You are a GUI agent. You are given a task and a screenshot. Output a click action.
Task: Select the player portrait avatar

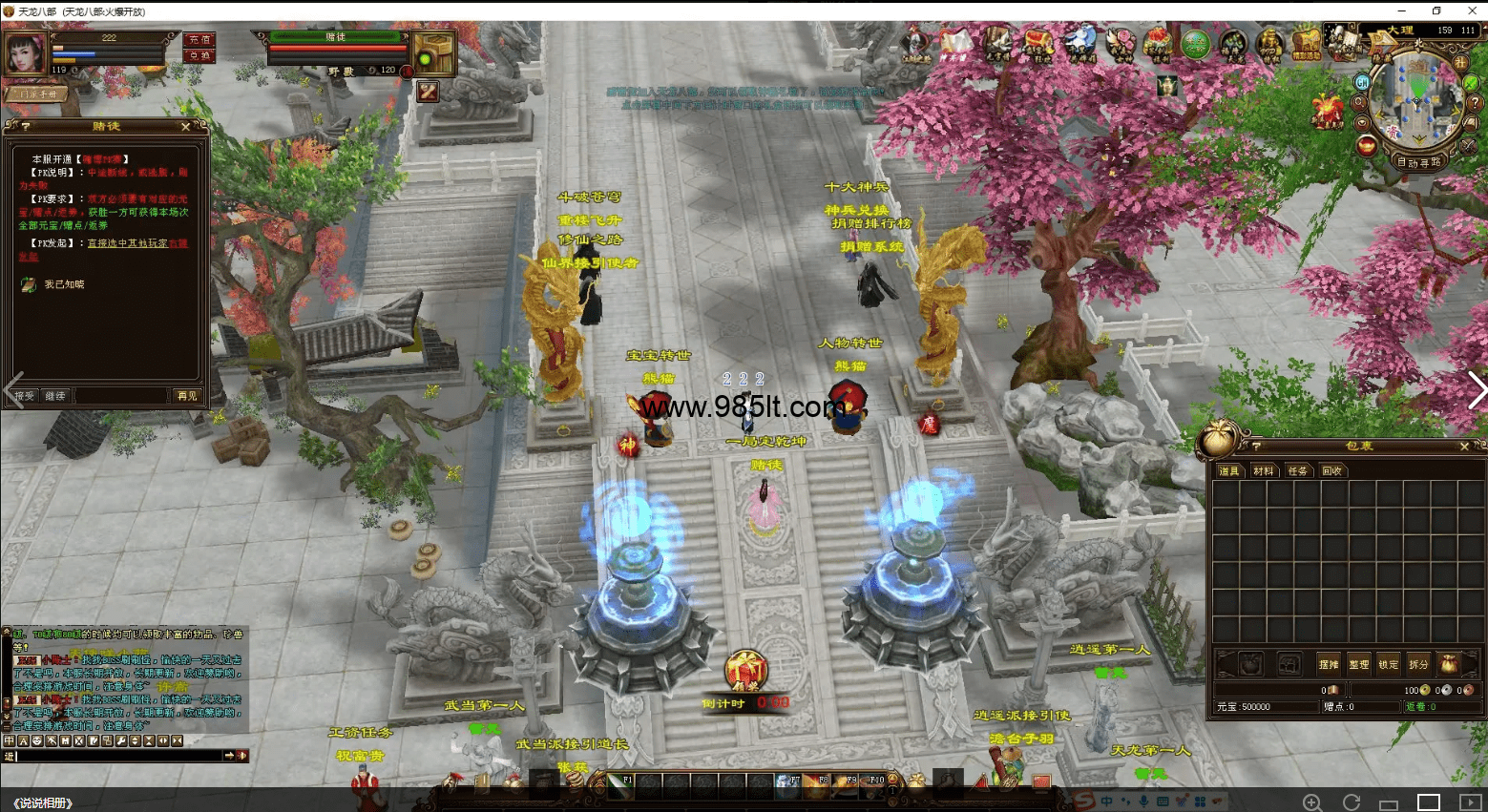pos(26,52)
